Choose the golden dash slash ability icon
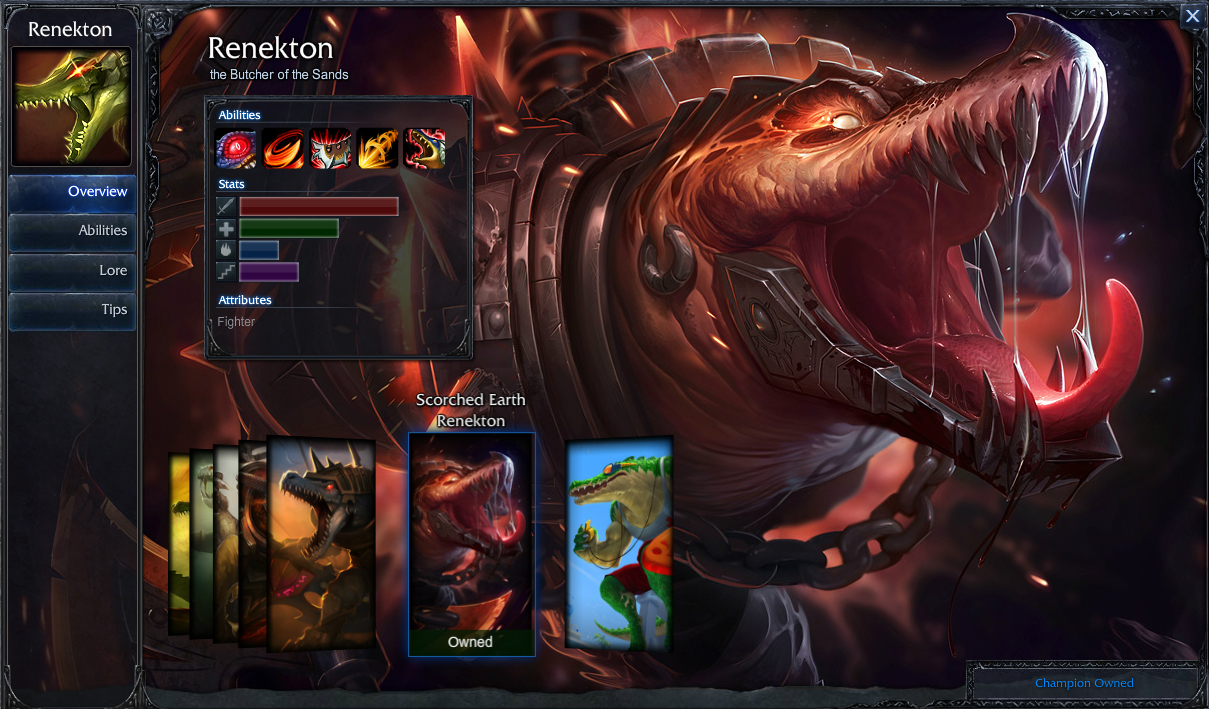Screen dimensions: 1209x709 point(377,149)
